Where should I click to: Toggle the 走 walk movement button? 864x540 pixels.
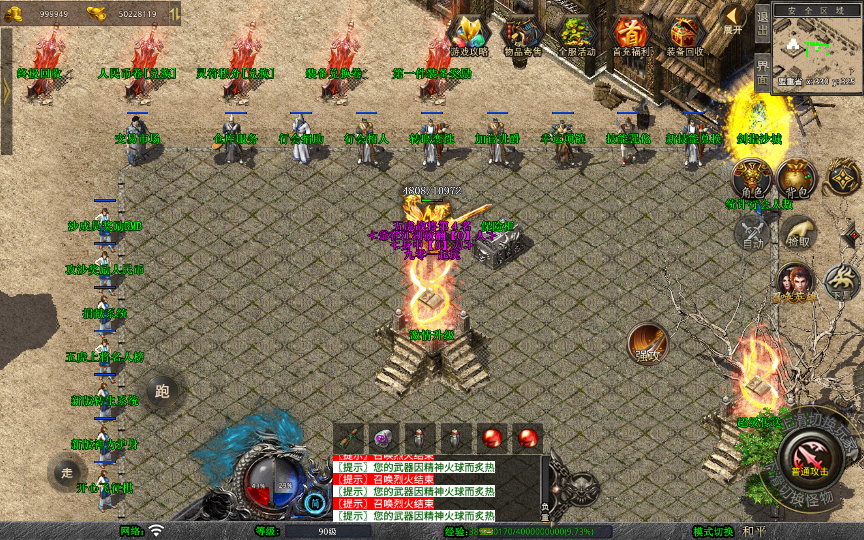[67, 472]
